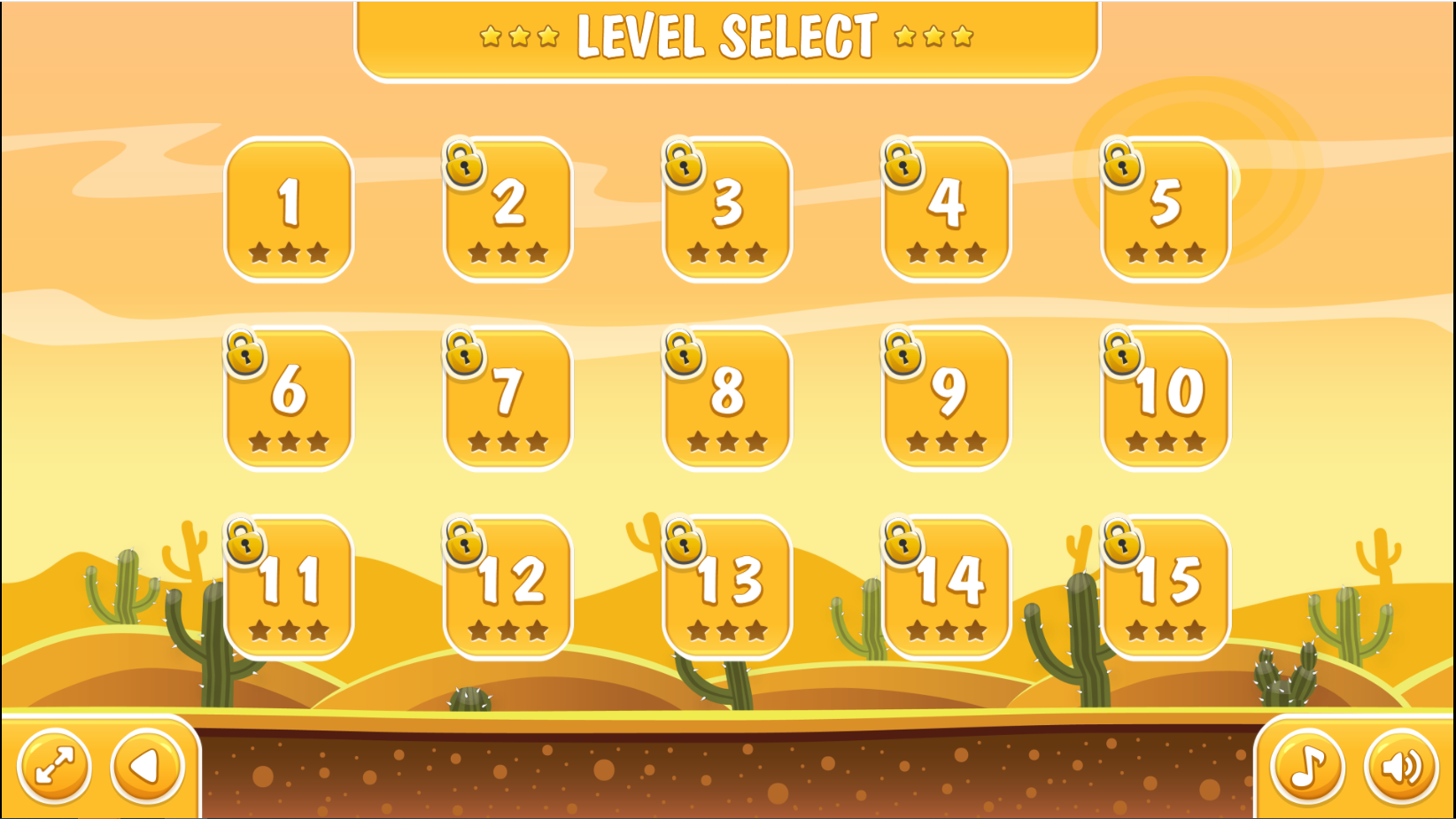This screenshot has height=819, width=1456.
Task: Click the level 12 tile
Action: tap(508, 588)
